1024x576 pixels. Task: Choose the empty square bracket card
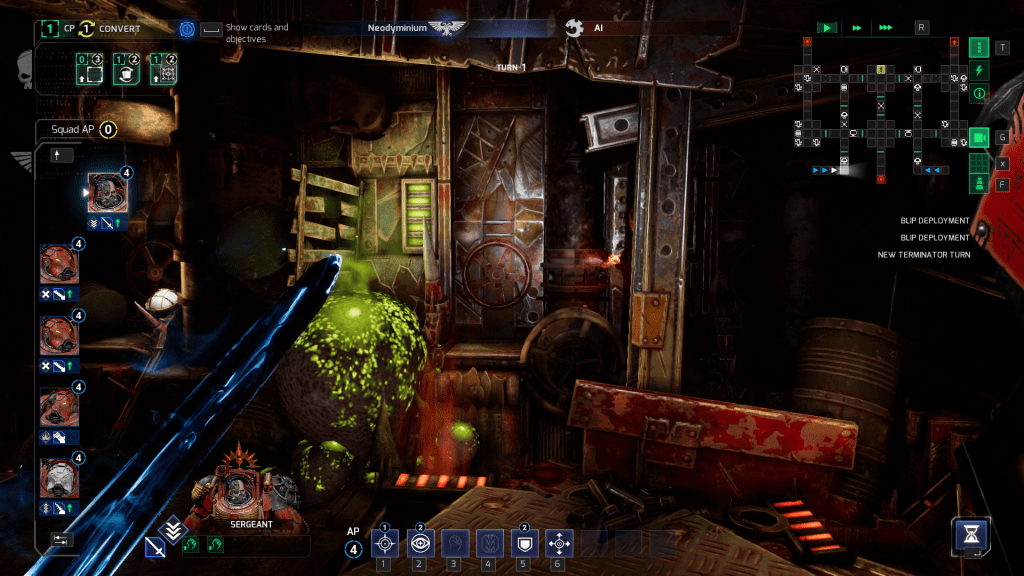pyautogui.click(x=88, y=73)
